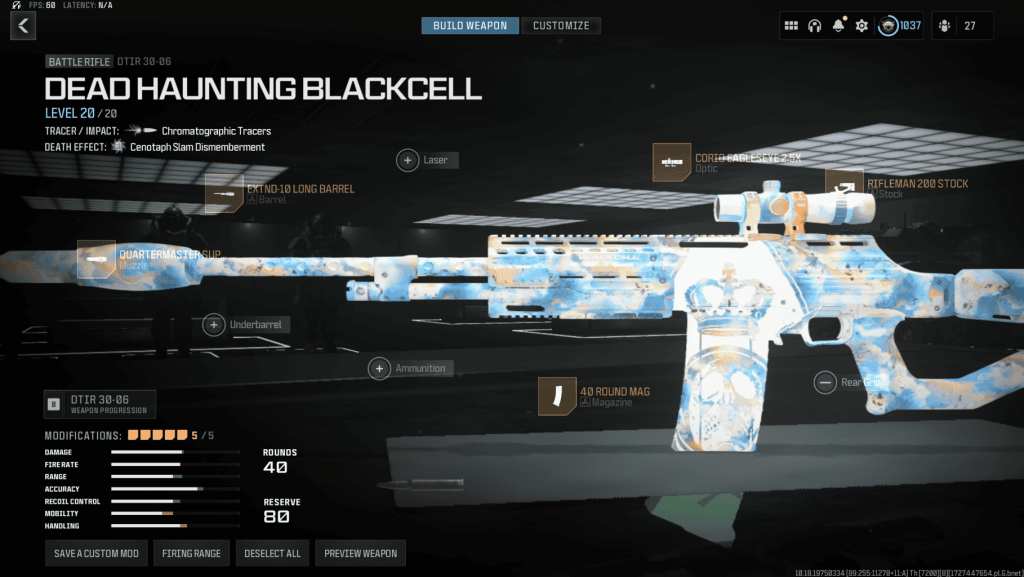Click the Save a Custom Mod button
This screenshot has width=1024, height=577.
click(x=96, y=553)
